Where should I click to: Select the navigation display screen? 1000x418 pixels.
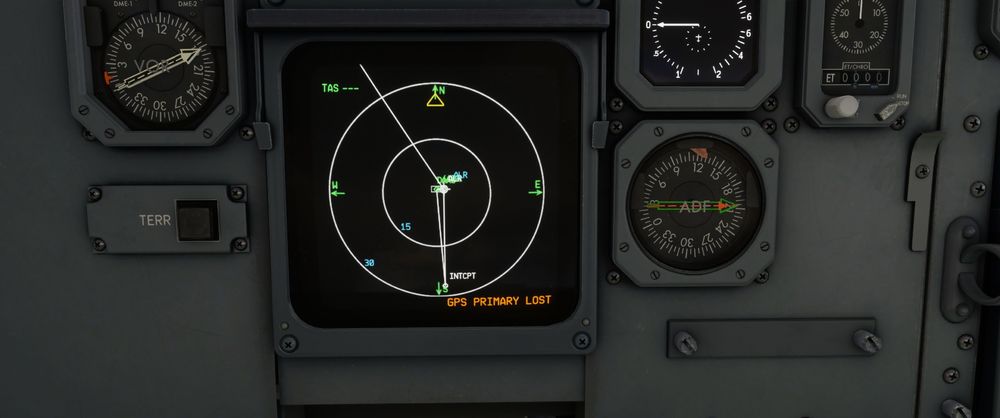tap(432, 184)
